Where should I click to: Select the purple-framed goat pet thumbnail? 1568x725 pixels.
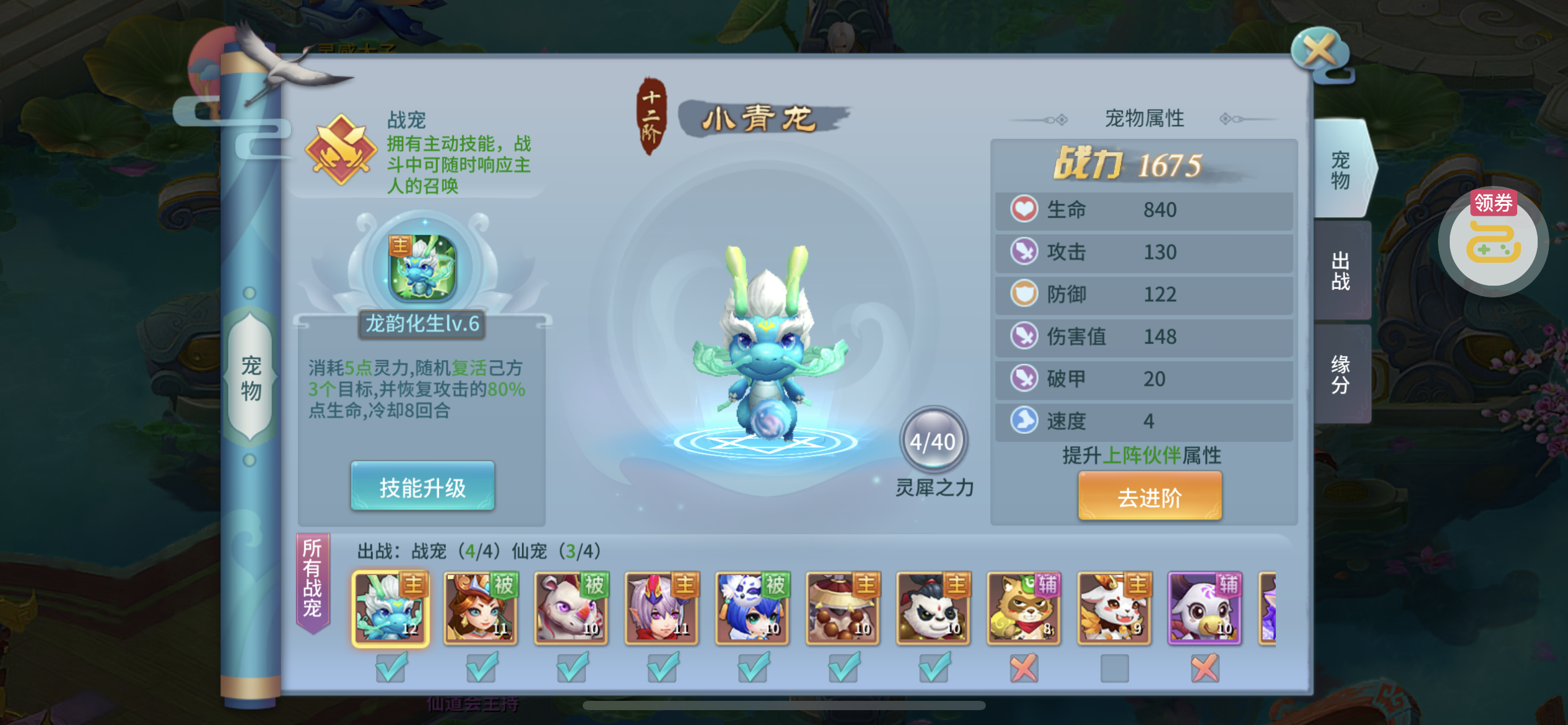point(1204,608)
